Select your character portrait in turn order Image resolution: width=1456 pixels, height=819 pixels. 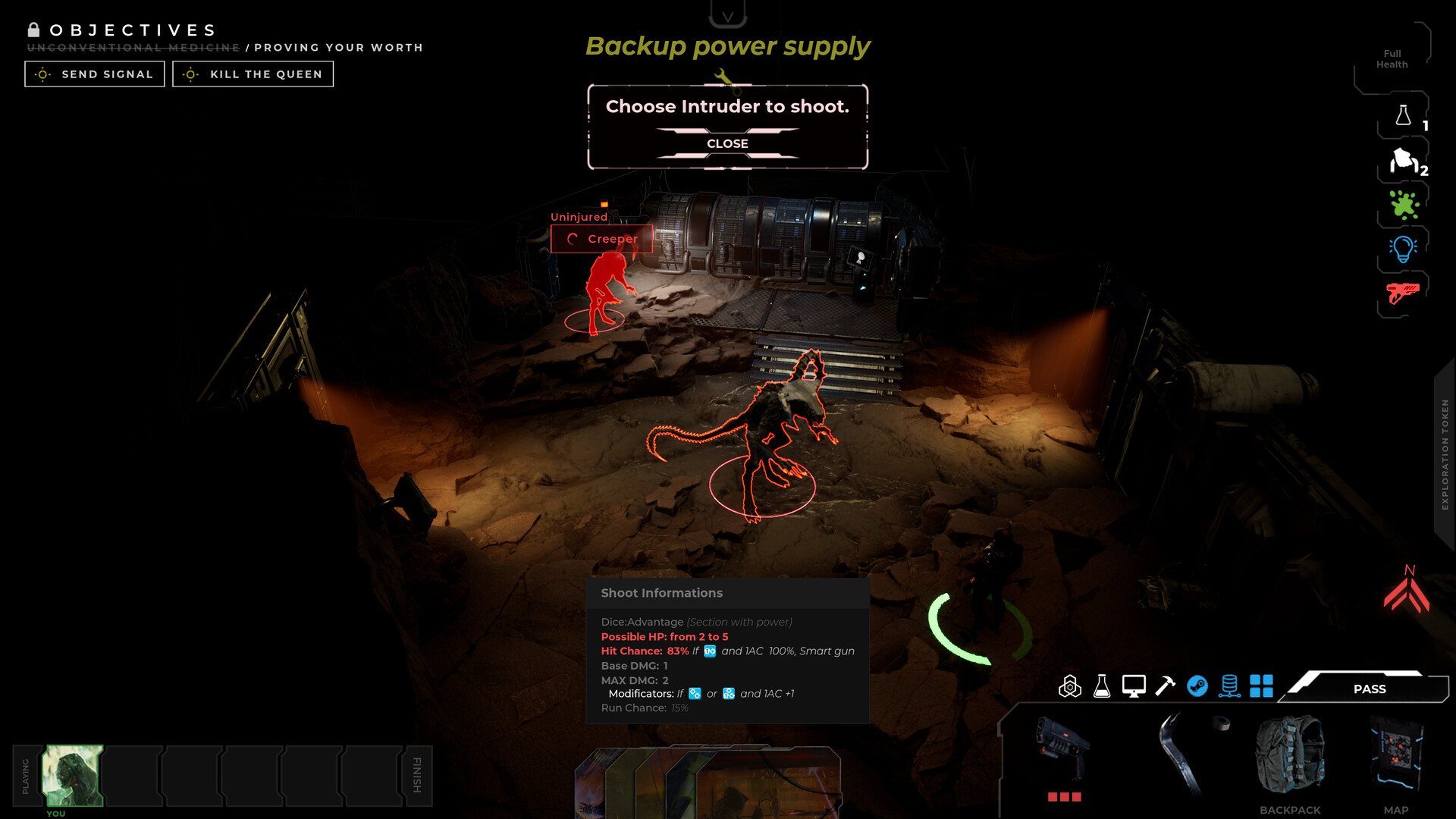(x=73, y=774)
